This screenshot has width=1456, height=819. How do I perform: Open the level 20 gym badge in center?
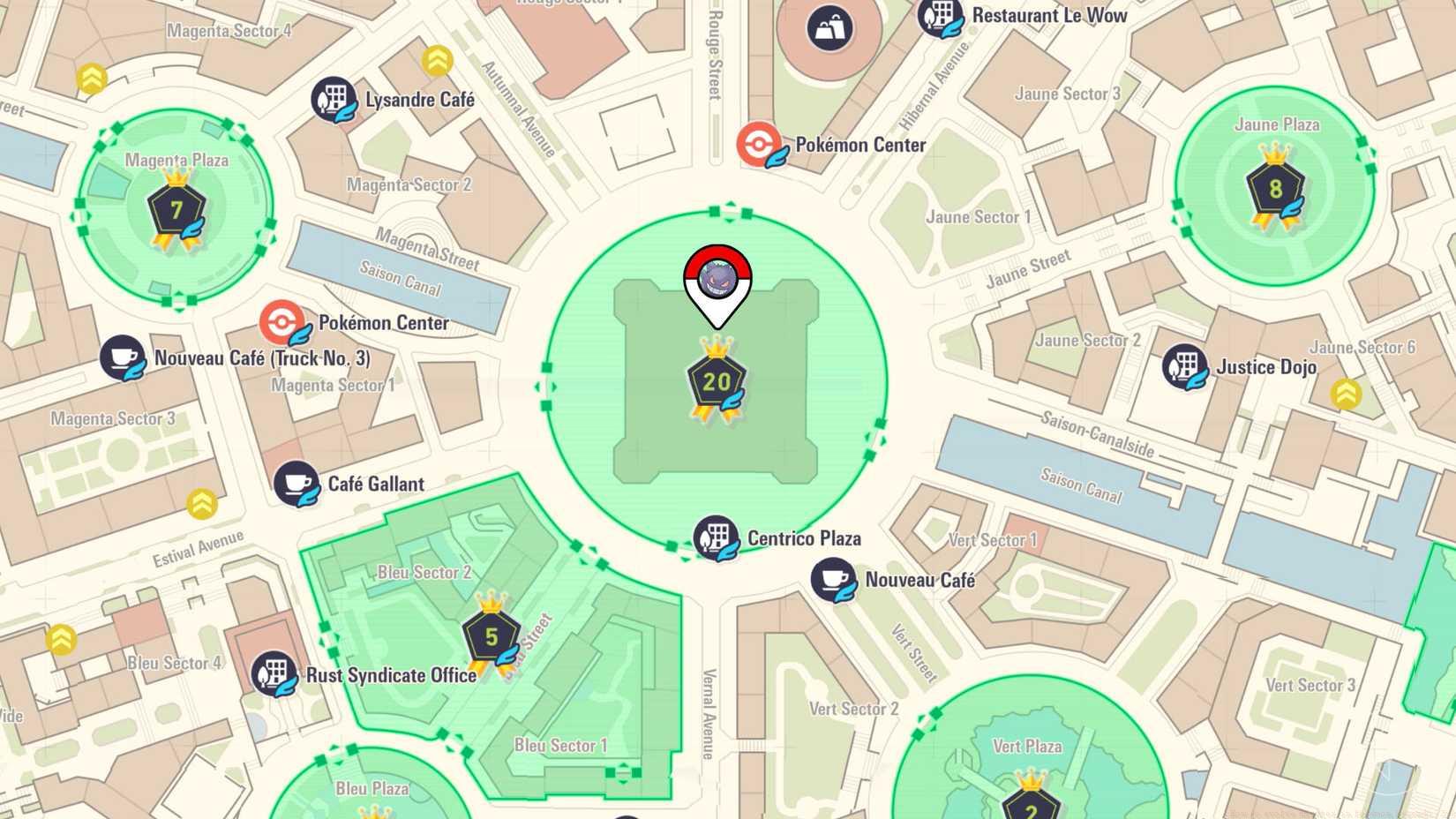717,379
